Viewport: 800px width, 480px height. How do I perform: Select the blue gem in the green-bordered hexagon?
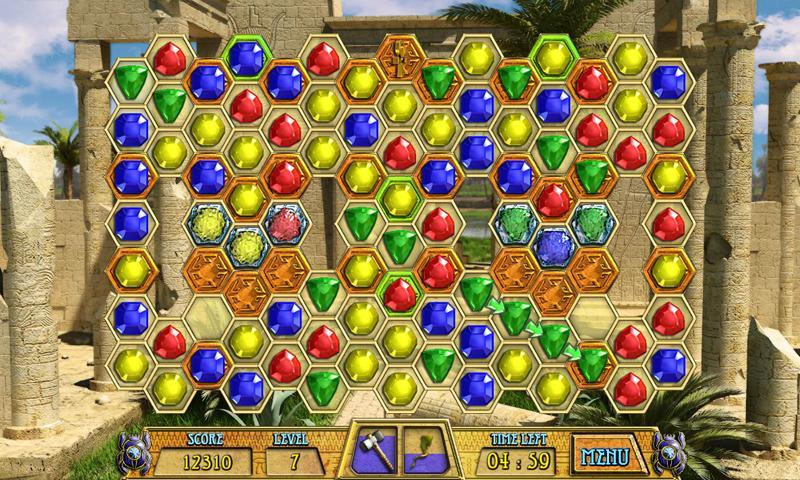[246, 57]
